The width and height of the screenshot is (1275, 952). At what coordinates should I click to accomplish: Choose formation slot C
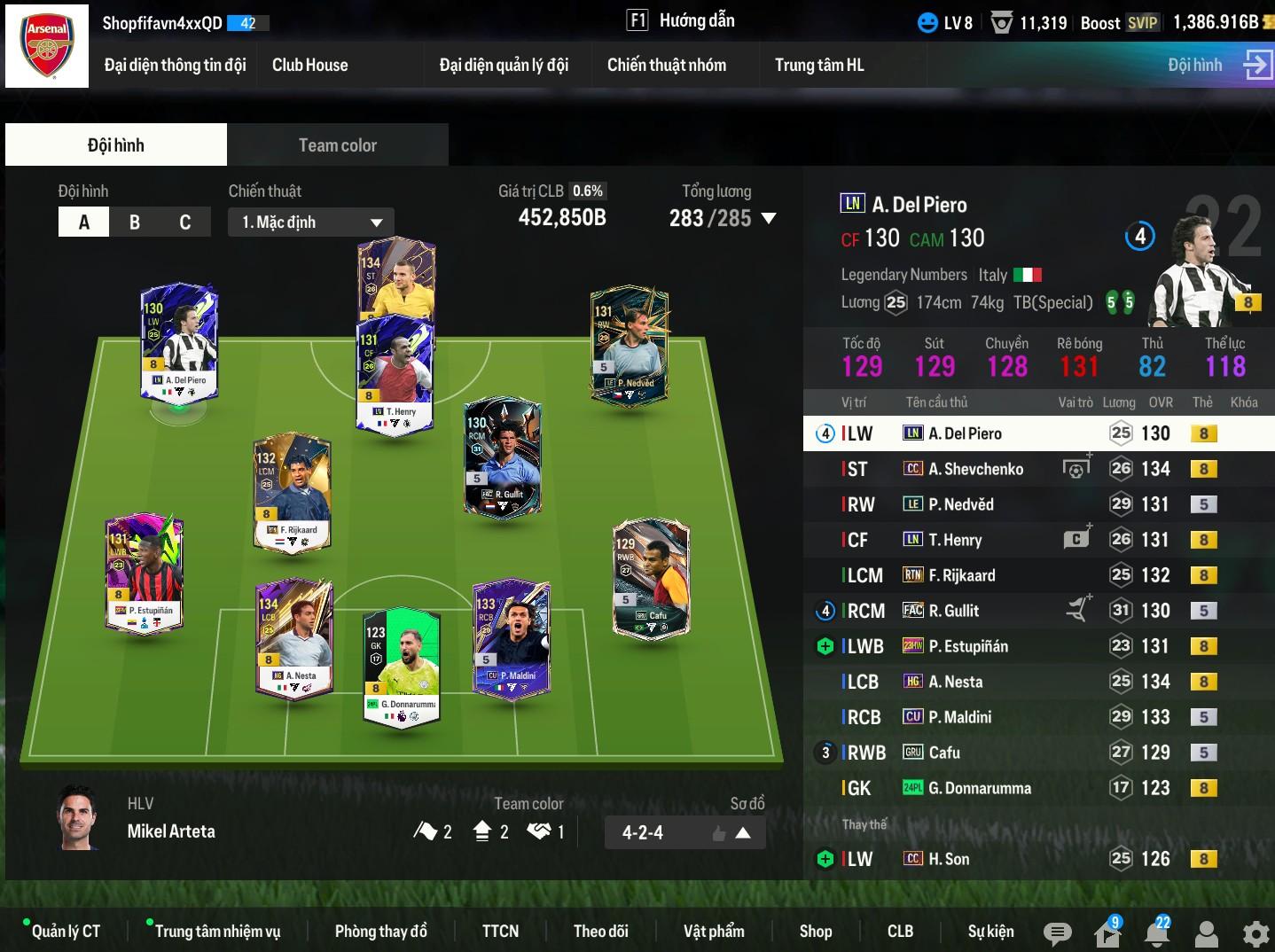click(184, 222)
